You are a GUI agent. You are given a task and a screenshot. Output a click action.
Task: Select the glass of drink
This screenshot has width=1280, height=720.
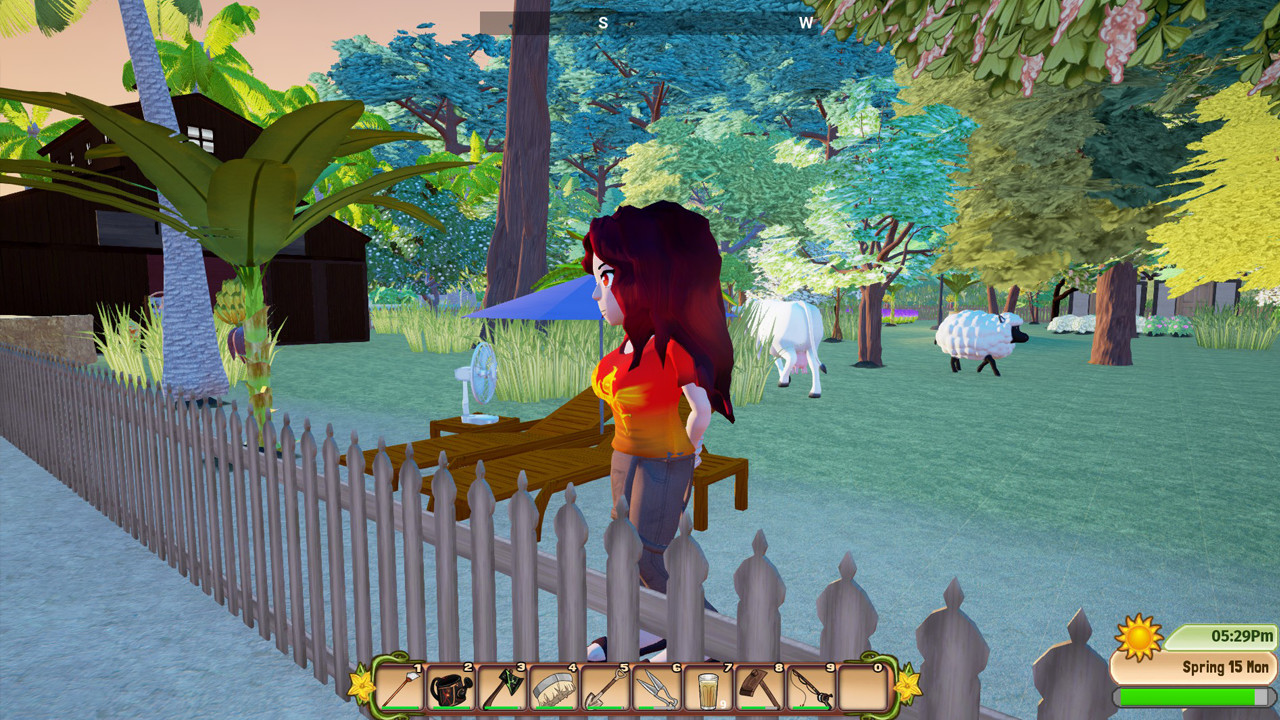coord(708,688)
